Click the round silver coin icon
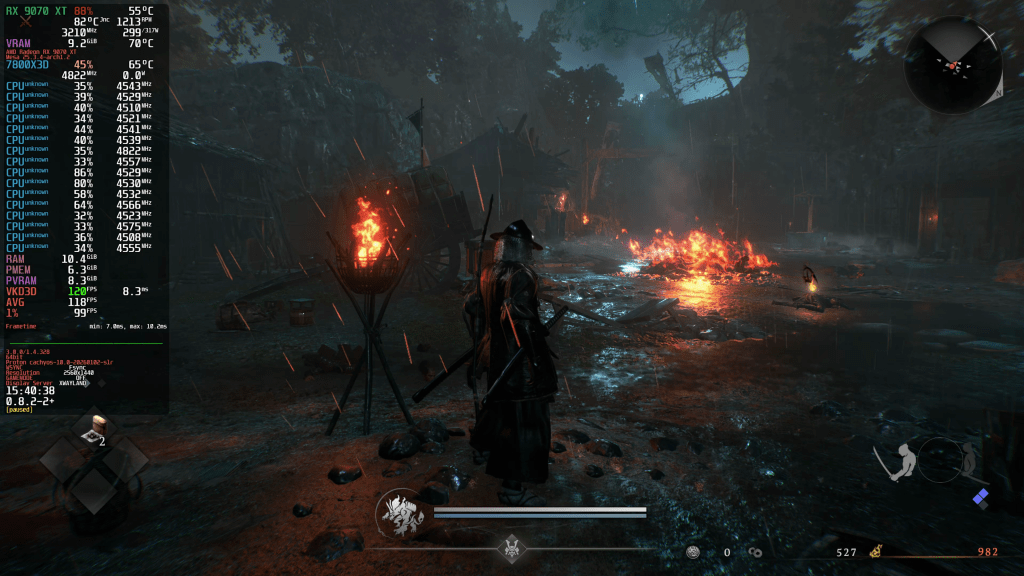1024x576 pixels. tap(693, 552)
